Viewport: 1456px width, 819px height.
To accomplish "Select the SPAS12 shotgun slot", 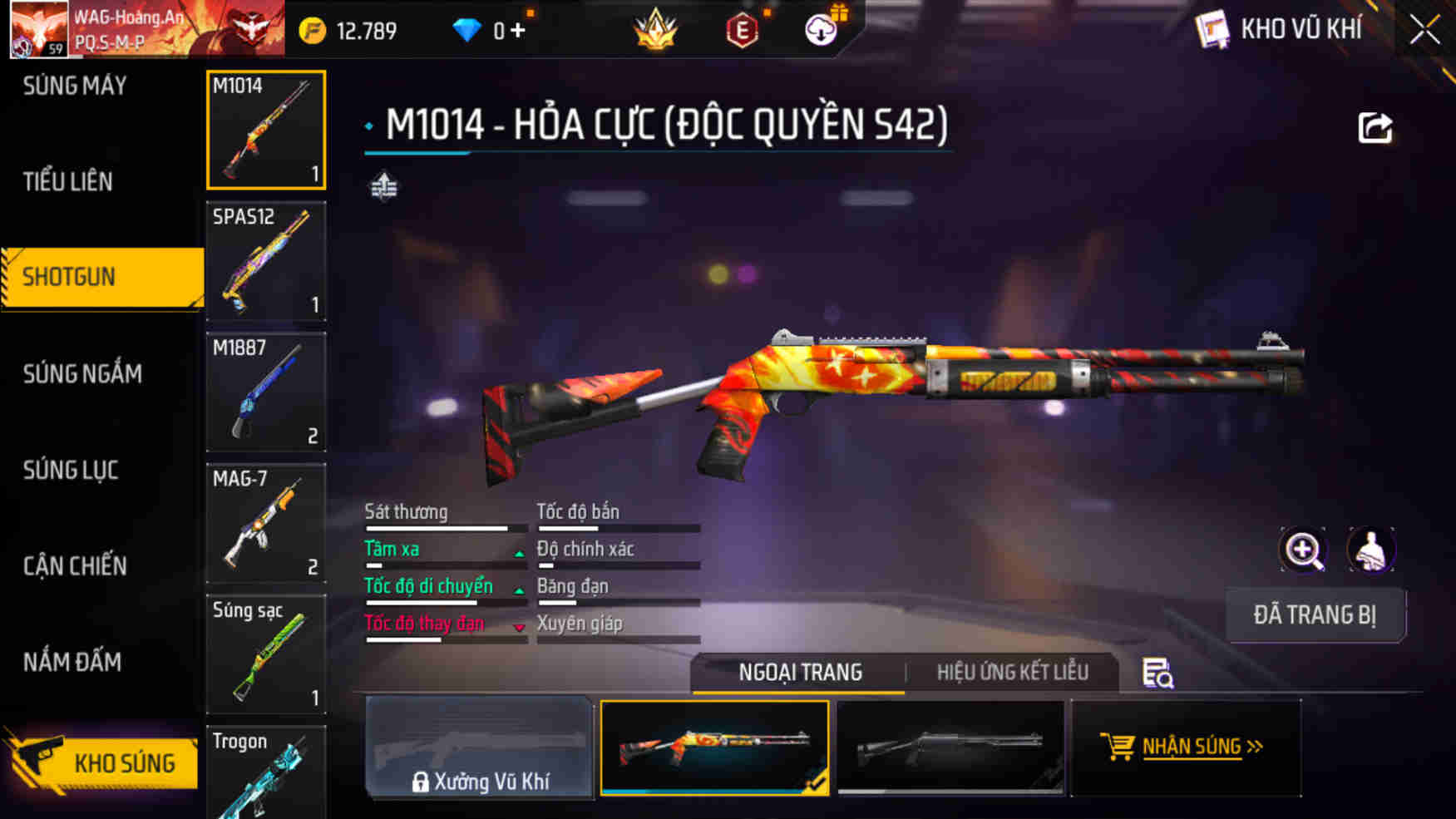I will click(x=266, y=261).
